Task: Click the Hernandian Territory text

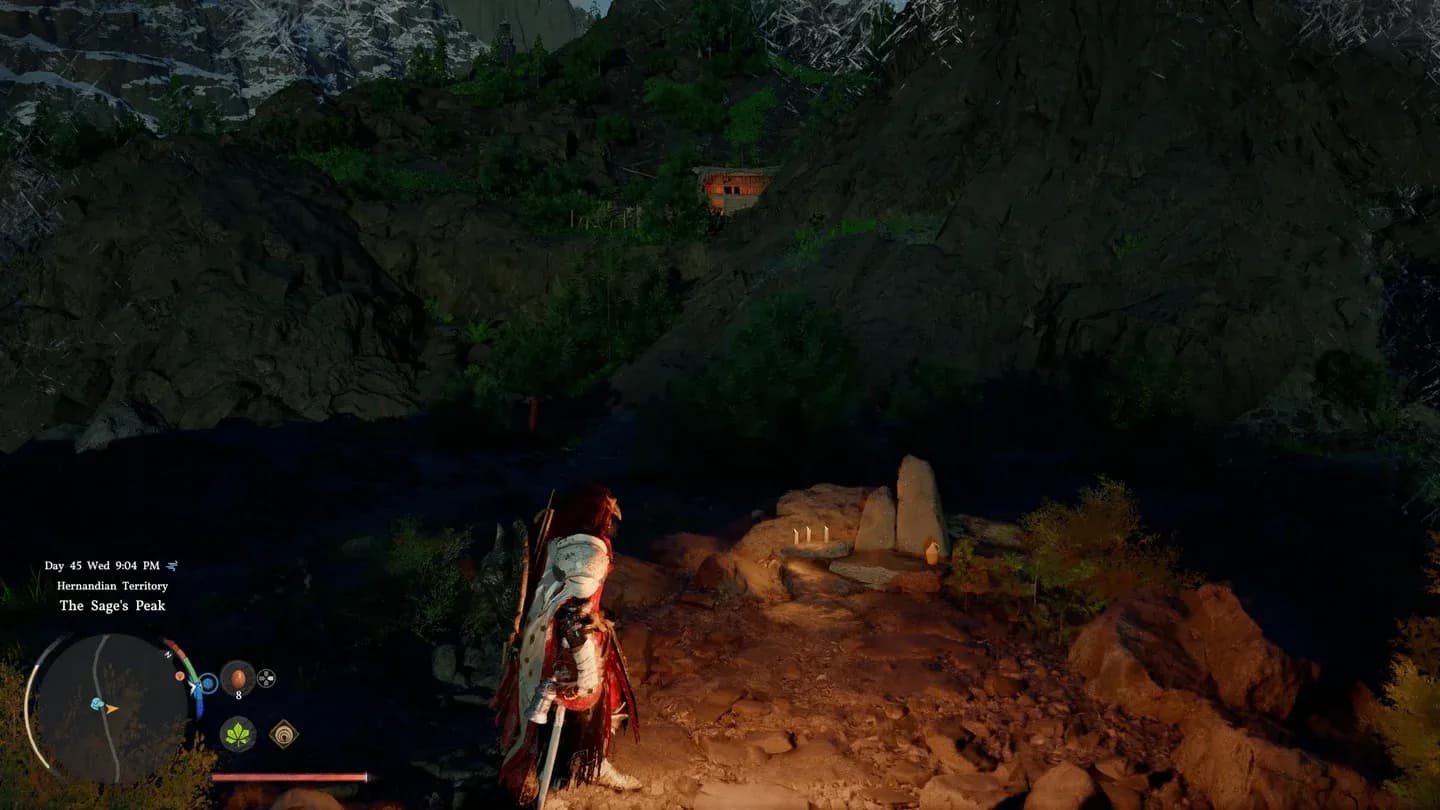Action: (113, 585)
